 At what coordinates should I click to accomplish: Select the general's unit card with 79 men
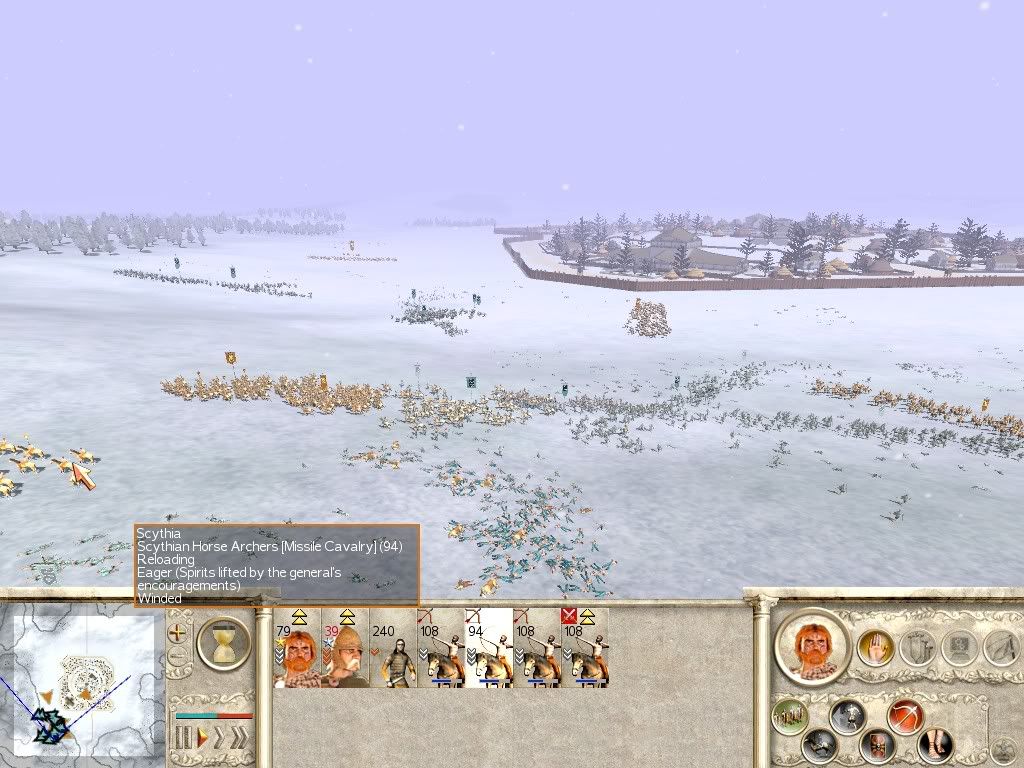pyautogui.click(x=297, y=648)
